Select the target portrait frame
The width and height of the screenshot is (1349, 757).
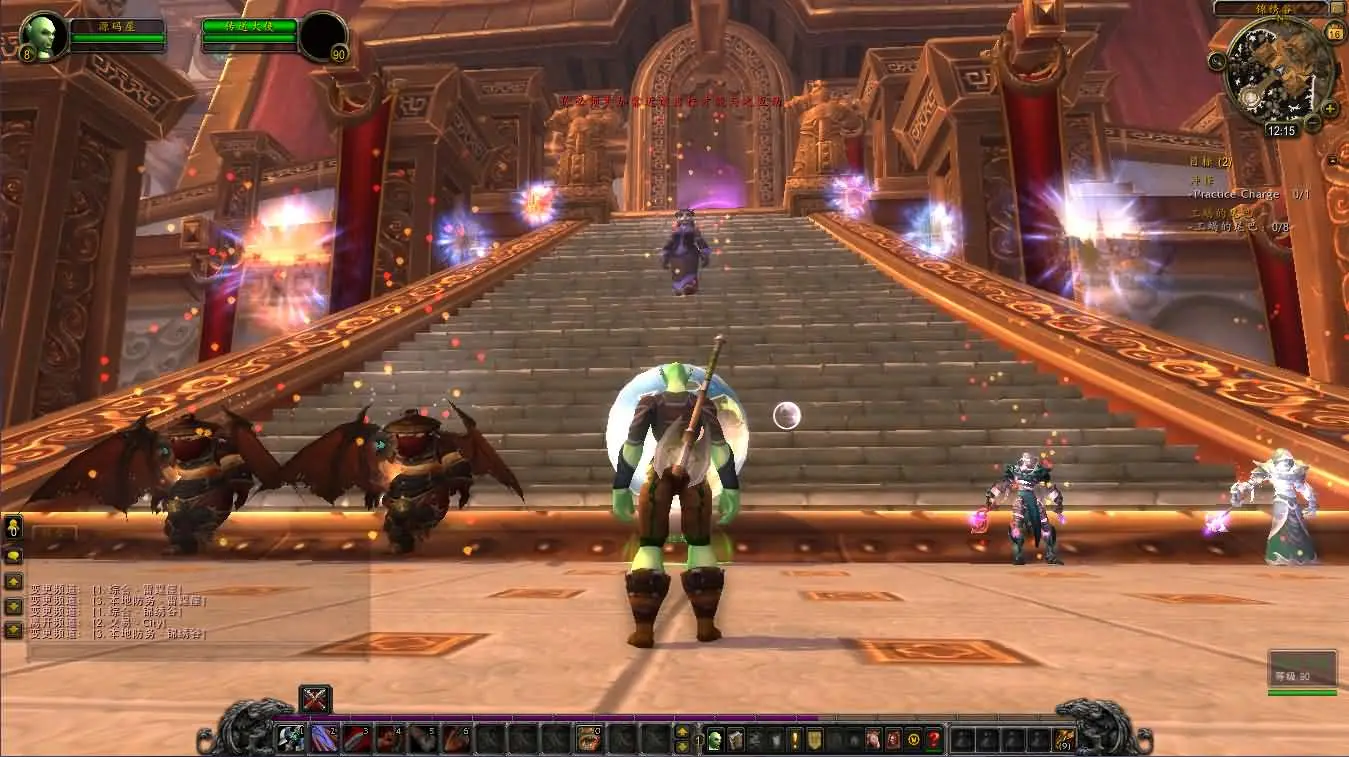coord(323,36)
